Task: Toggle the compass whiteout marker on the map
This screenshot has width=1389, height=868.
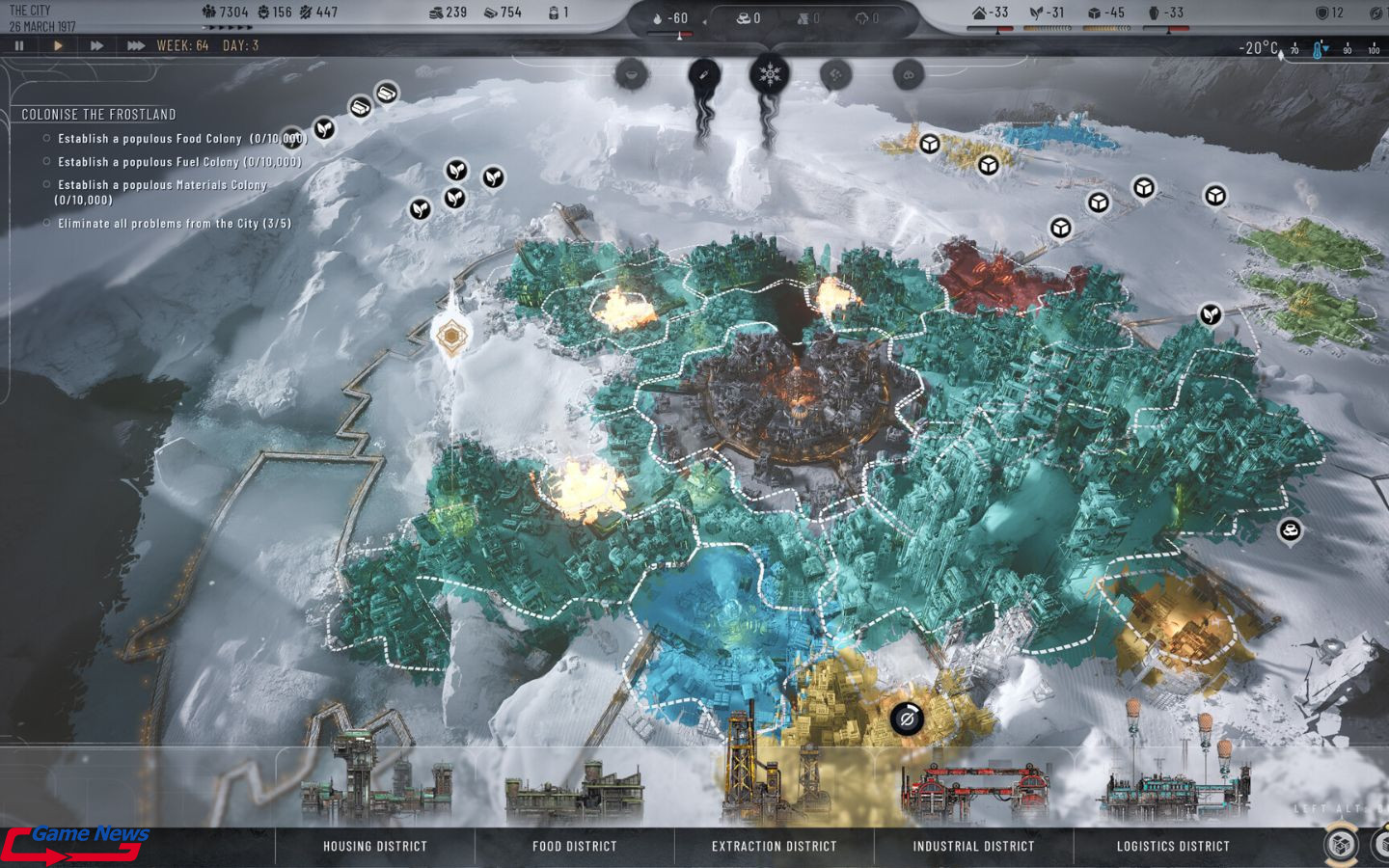Action: coord(450,338)
